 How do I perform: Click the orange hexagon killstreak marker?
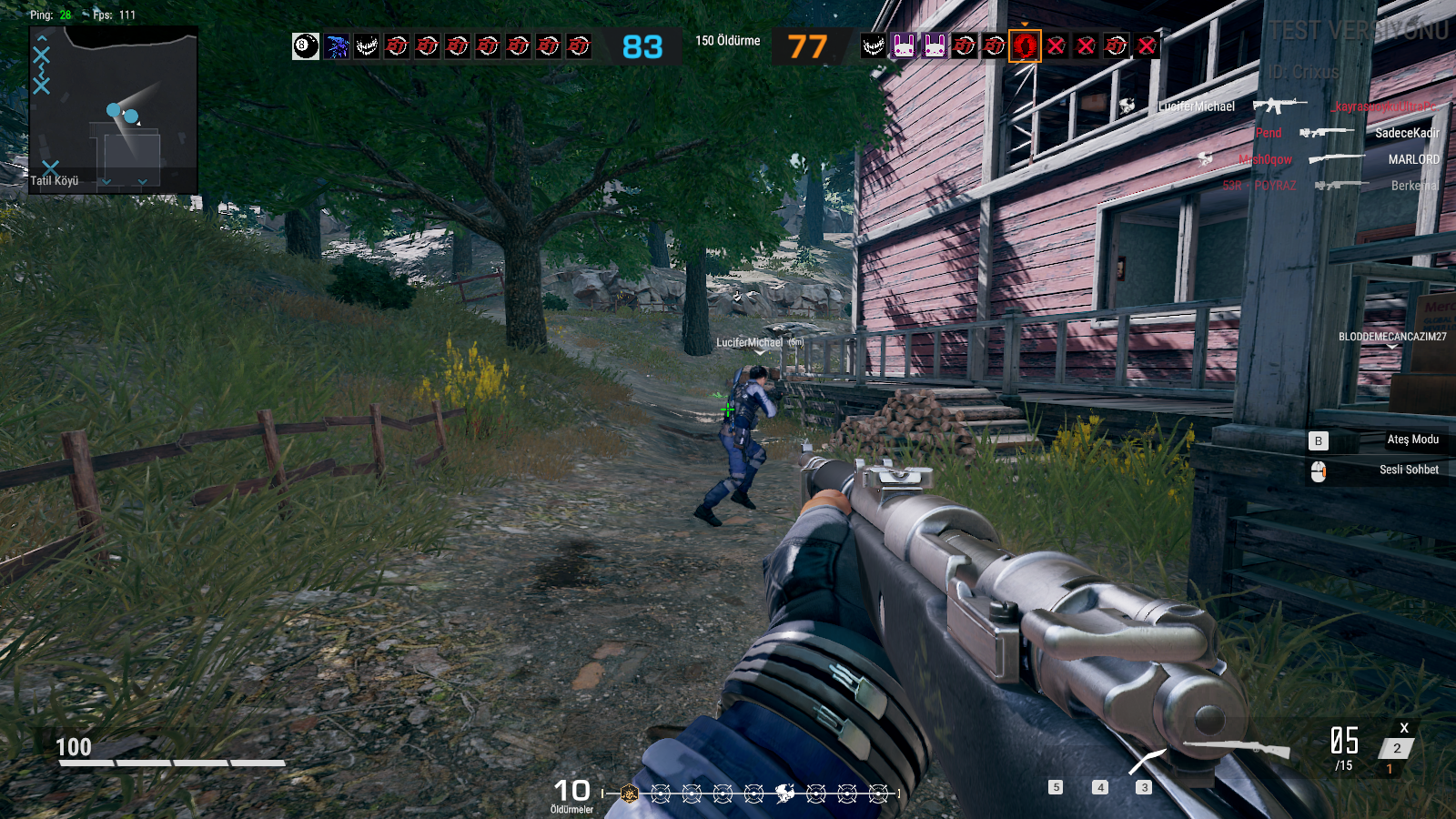pos(629,794)
